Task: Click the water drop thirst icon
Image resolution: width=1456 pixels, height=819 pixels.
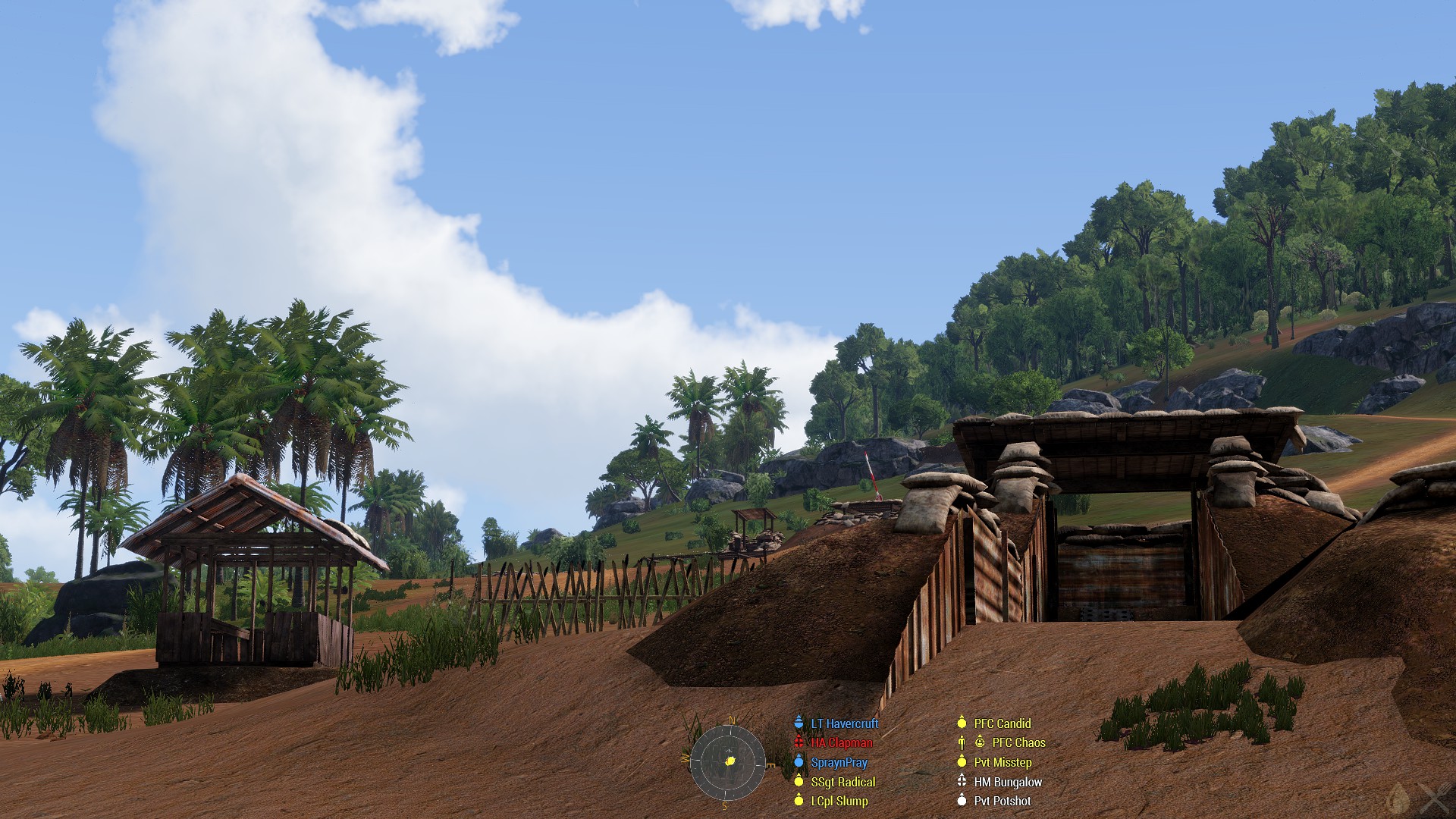Action: click(x=1398, y=799)
